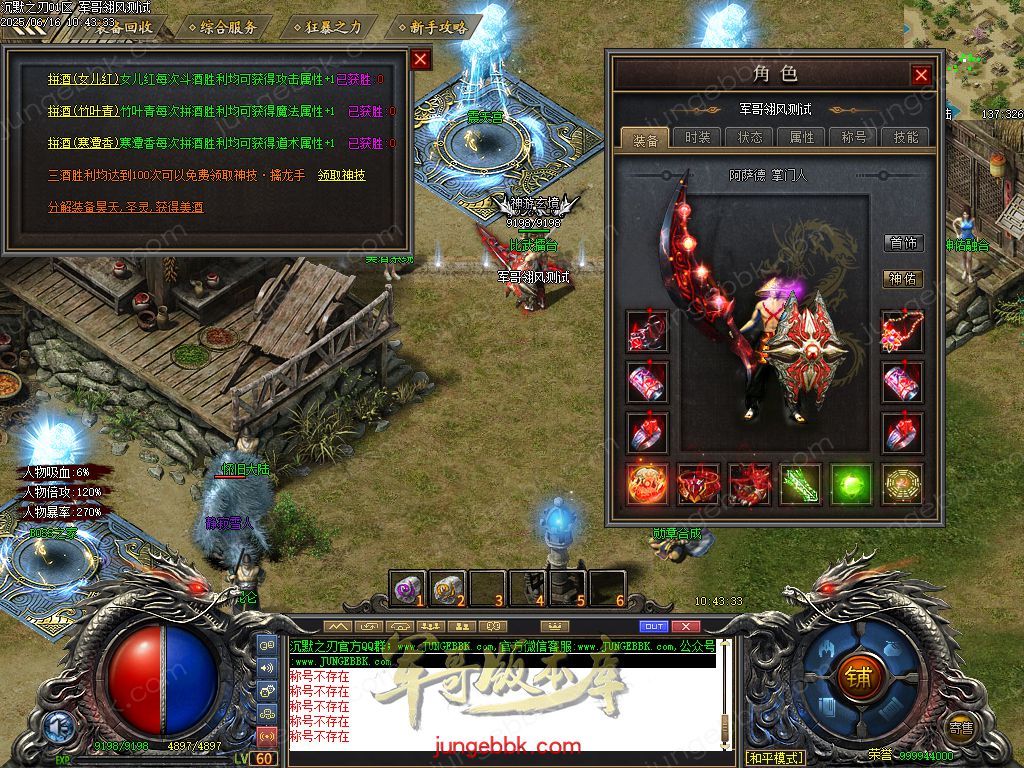The image size is (1024, 768).
Task: Close the wine contest dialog window
Action: pos(421,59)
